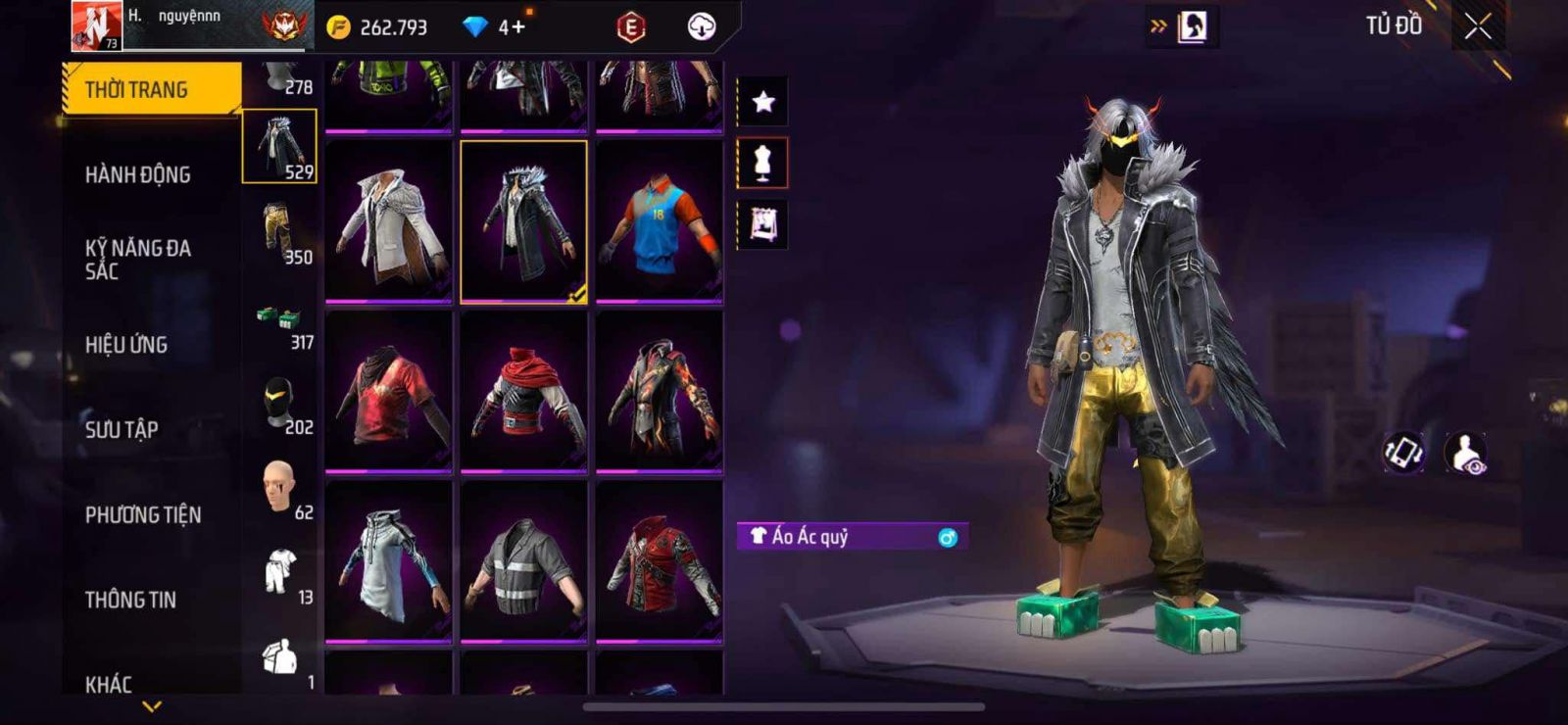Viewport: 1568px width, 725px height.
Task: Toggle the character view eye icon
Action: coord(1465,453)
